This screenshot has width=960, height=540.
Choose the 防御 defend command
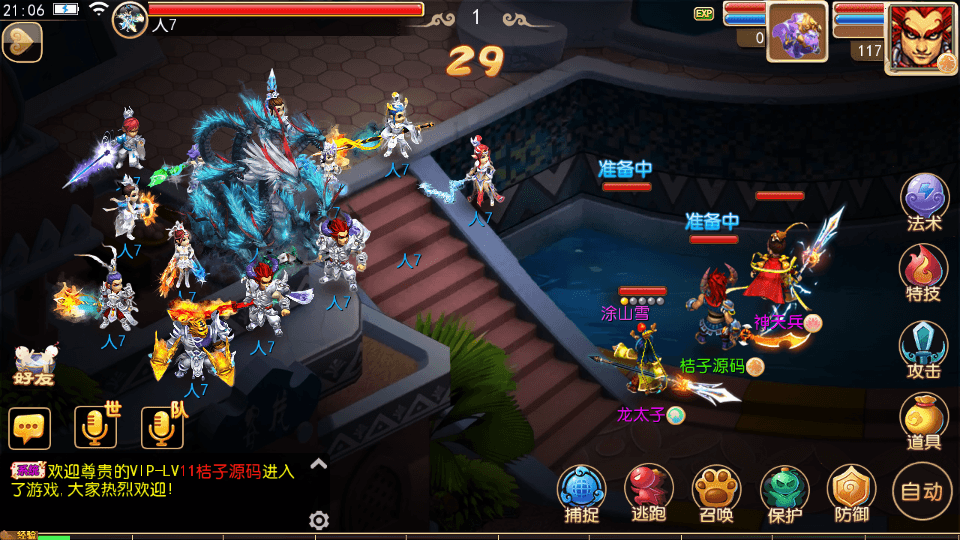tap(852, 494)
